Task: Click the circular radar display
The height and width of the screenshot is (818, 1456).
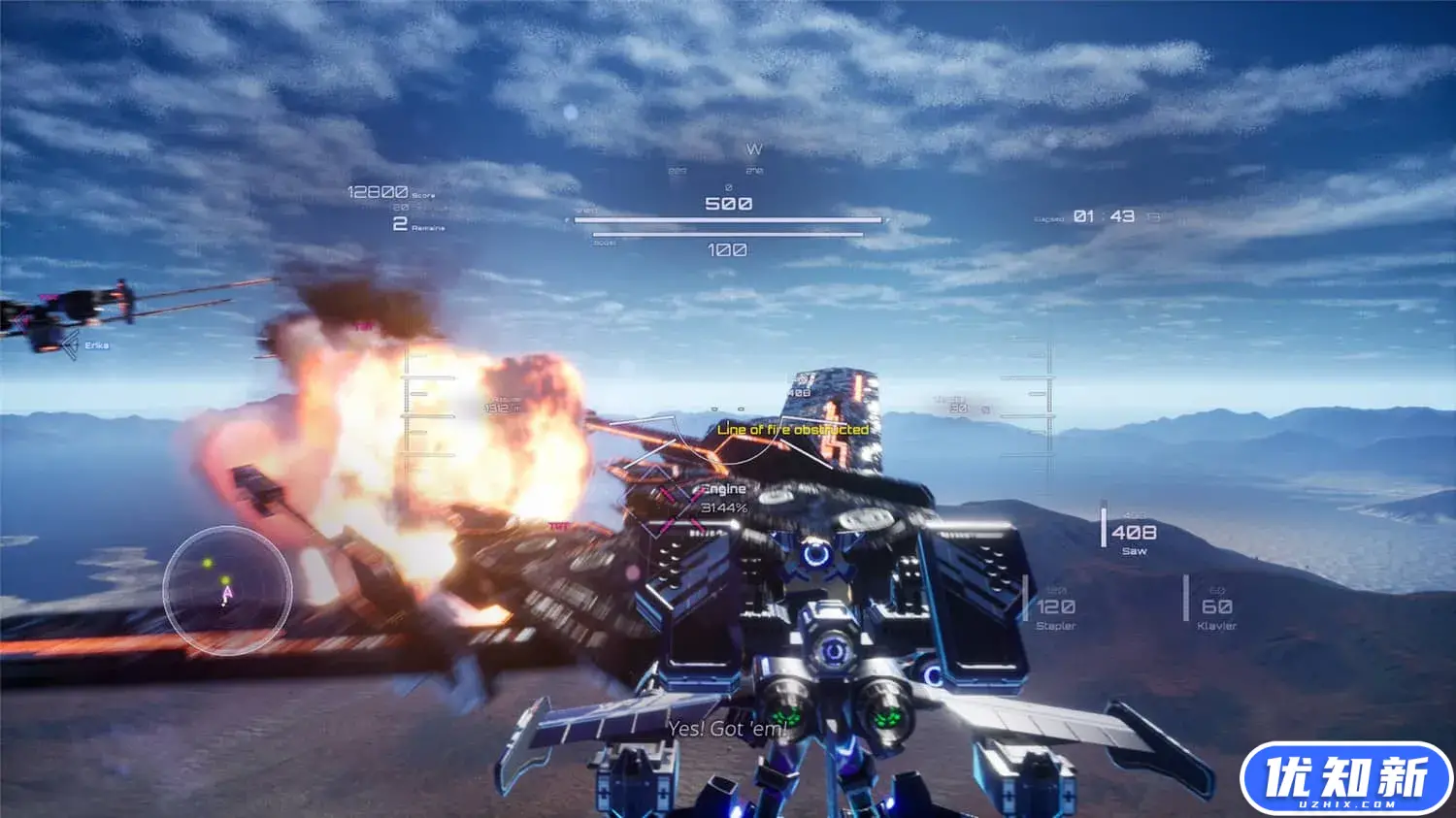Action: coord(227,589)
